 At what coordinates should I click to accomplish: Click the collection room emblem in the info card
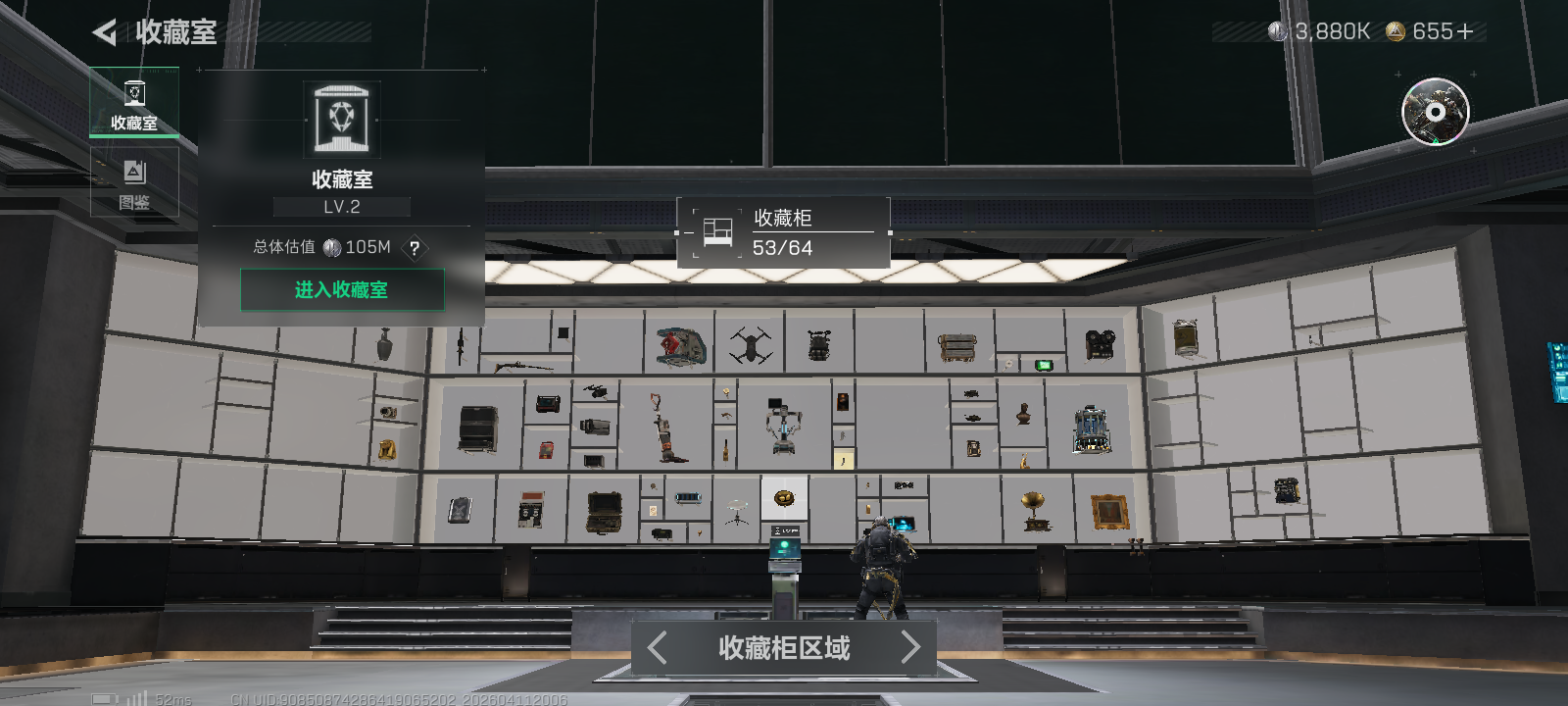[341, 117]
